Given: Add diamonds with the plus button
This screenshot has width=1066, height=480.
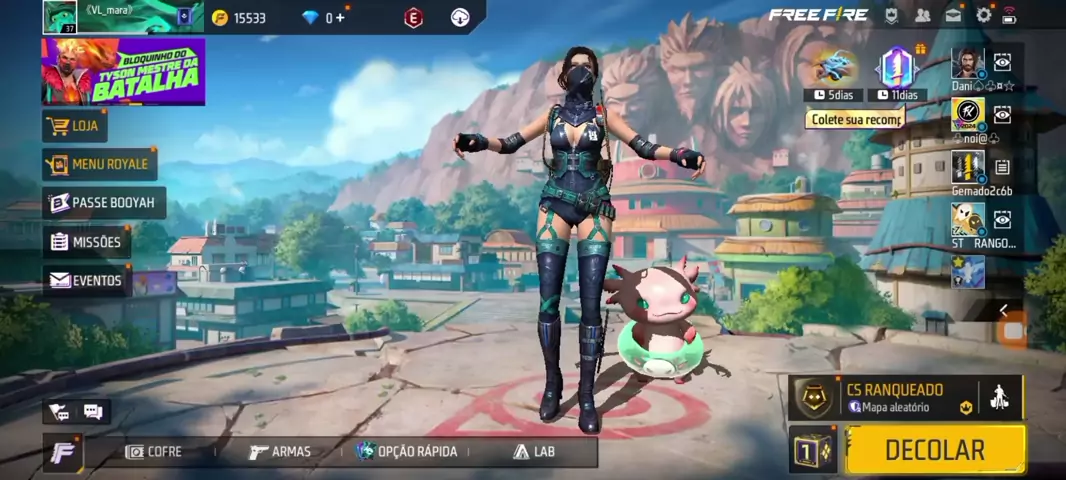Looking at the screenshot, I should coord(342,18).
